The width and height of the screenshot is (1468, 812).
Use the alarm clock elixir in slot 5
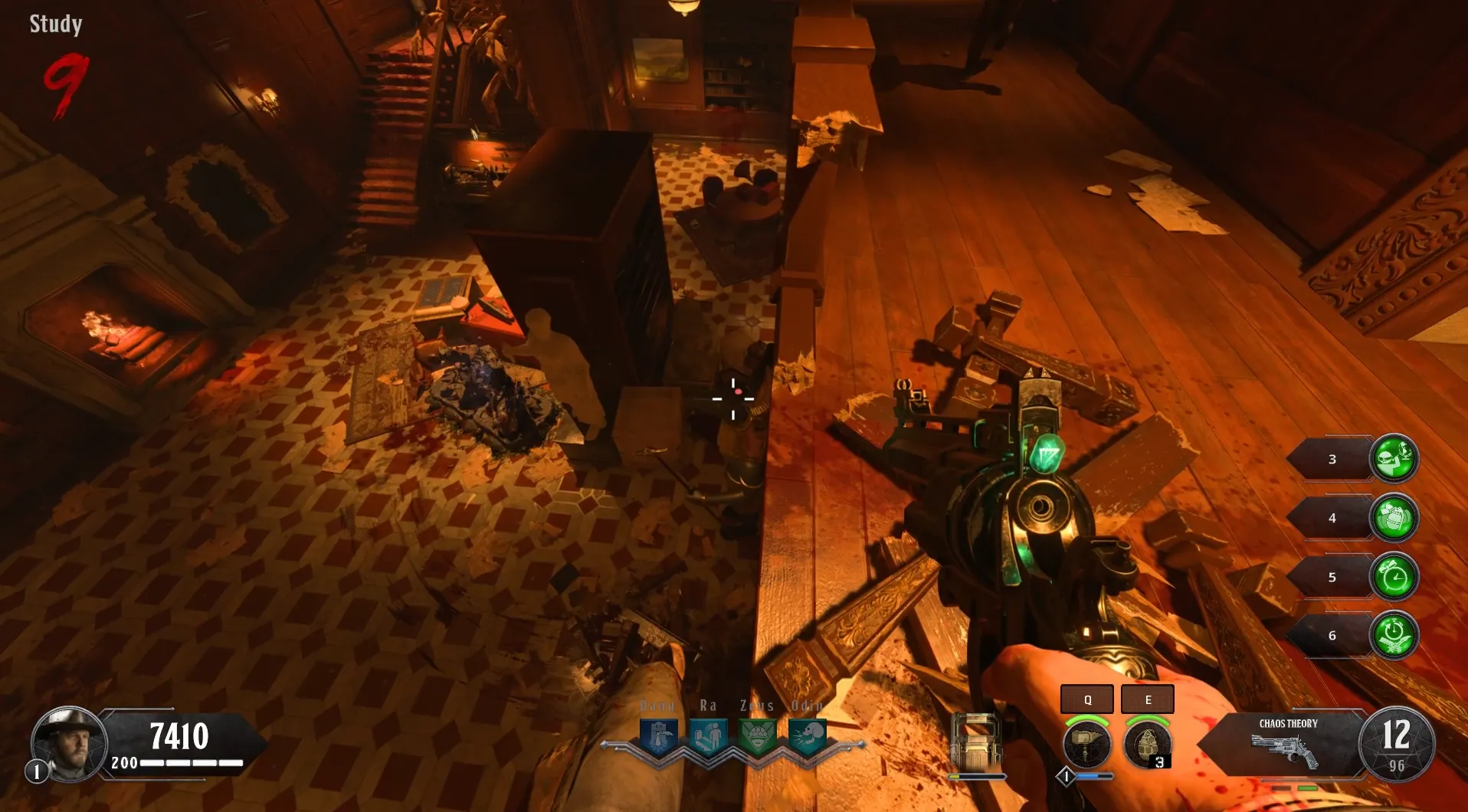click(1394, 576)
